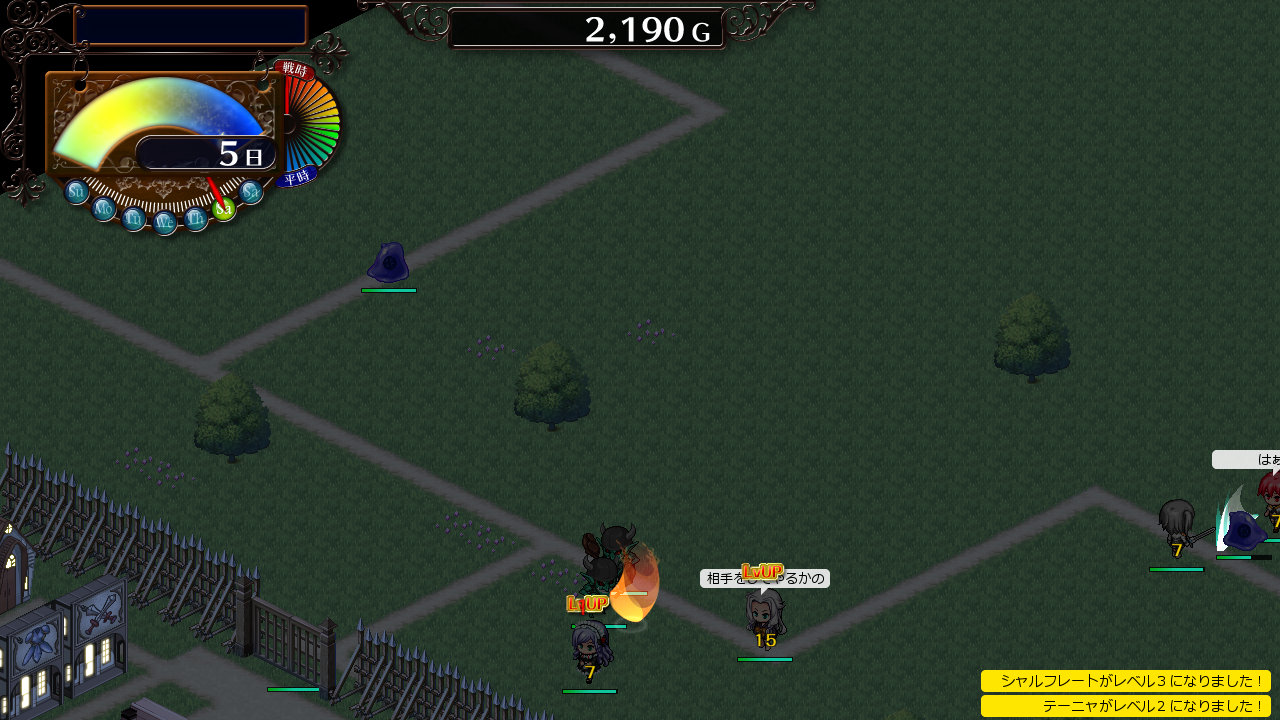Image resolution: width=1280 pixels, height=720 pixels.
Task: Select the Th weekday orb
Action: [196, 219]
